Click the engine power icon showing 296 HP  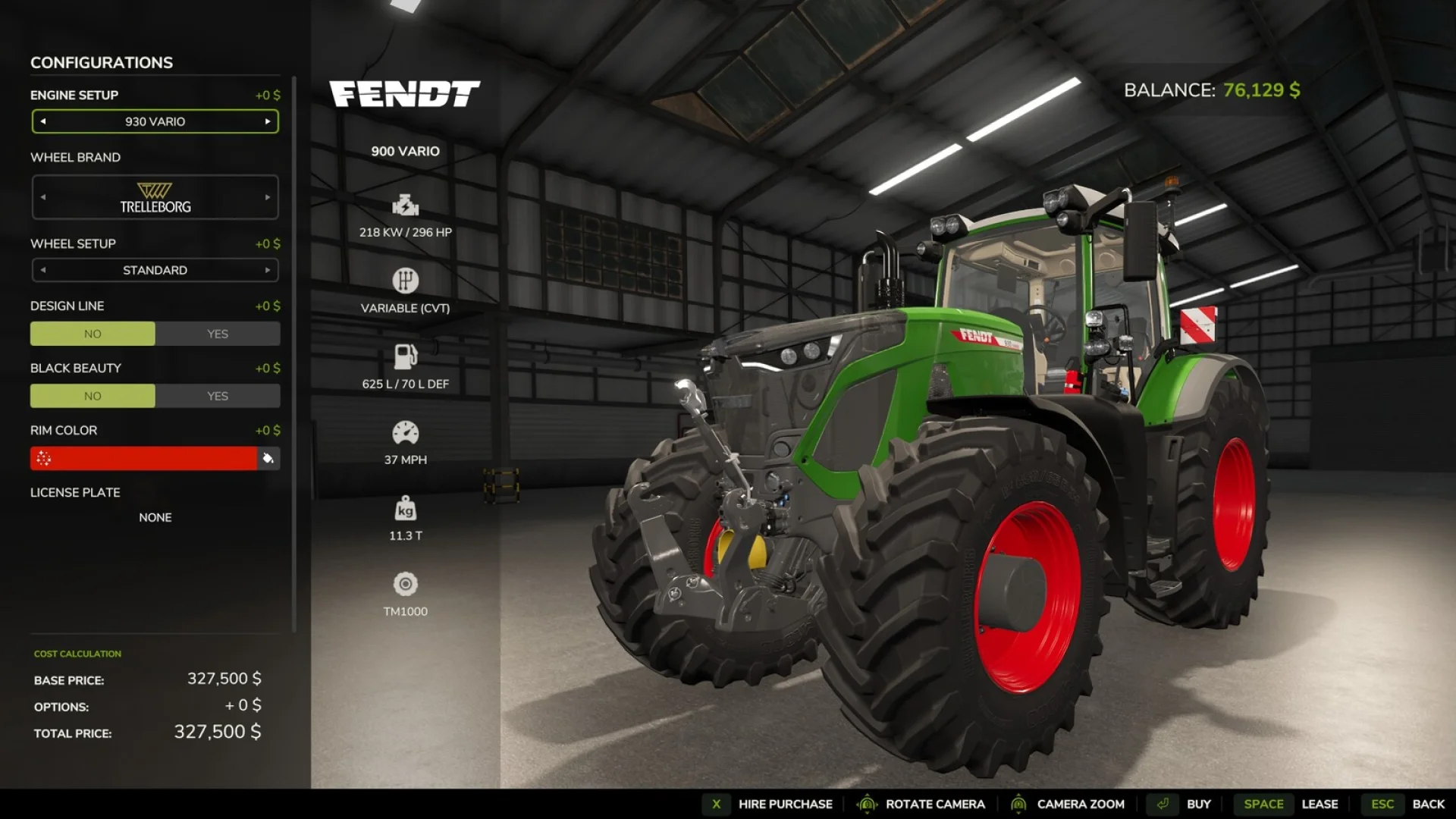tap(405, 205)
